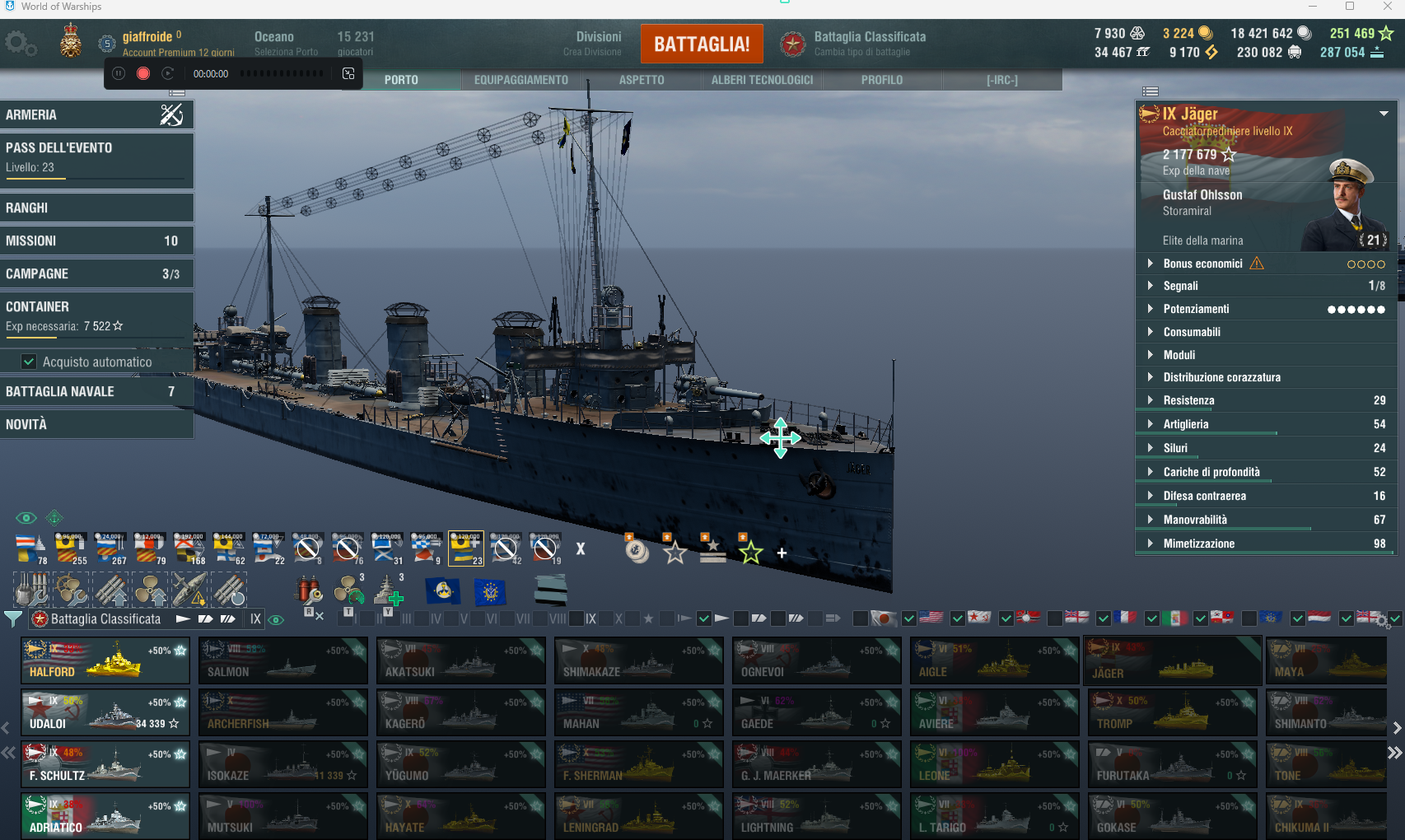Select the HALFORD ship thumbnail

click(105, 660)
